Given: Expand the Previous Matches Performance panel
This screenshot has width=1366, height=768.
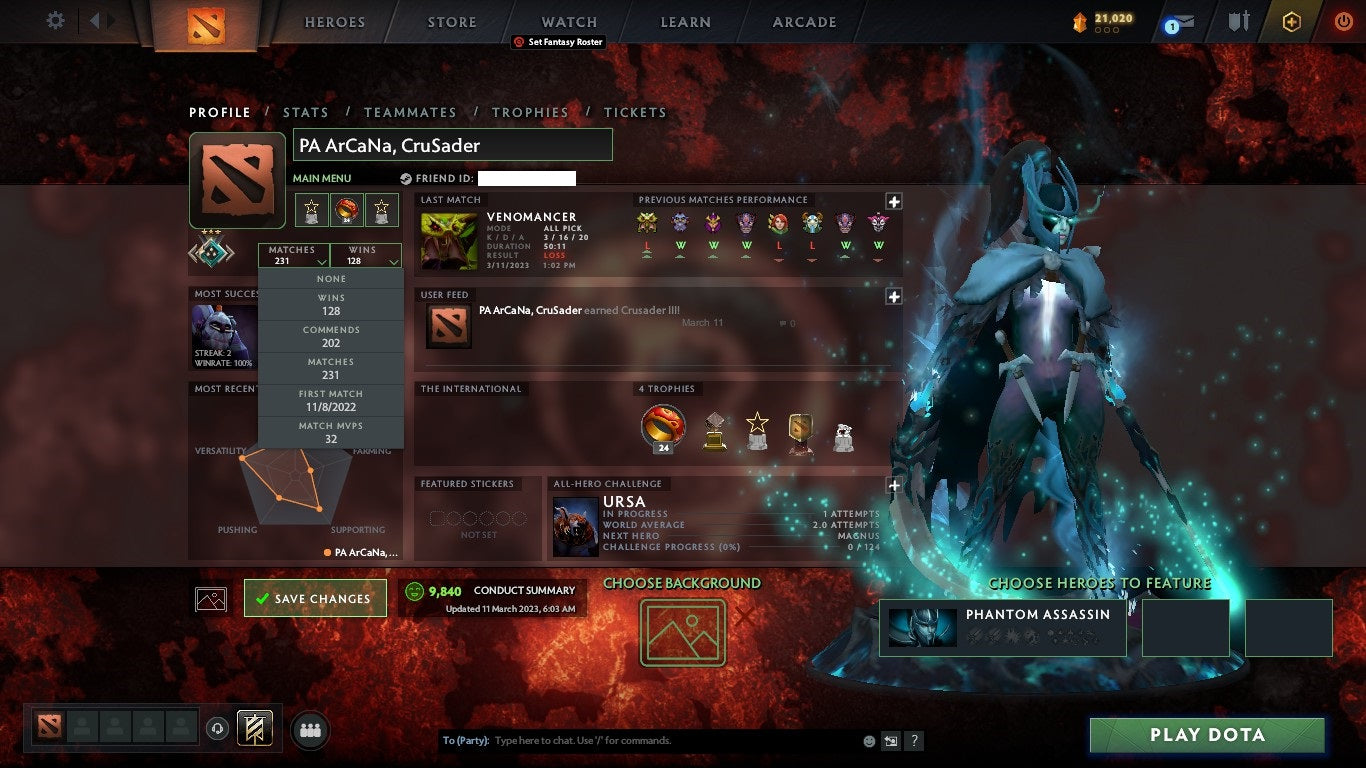Looking at the screenshot, I should [893, 202].
